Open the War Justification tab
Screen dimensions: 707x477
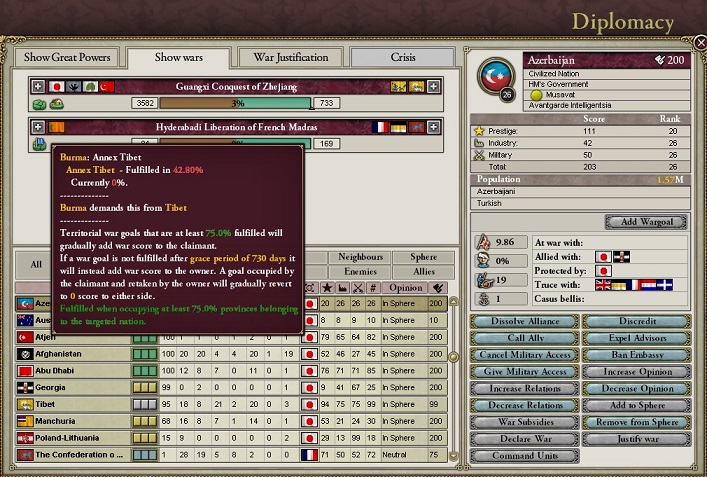[x=292, y=57]
